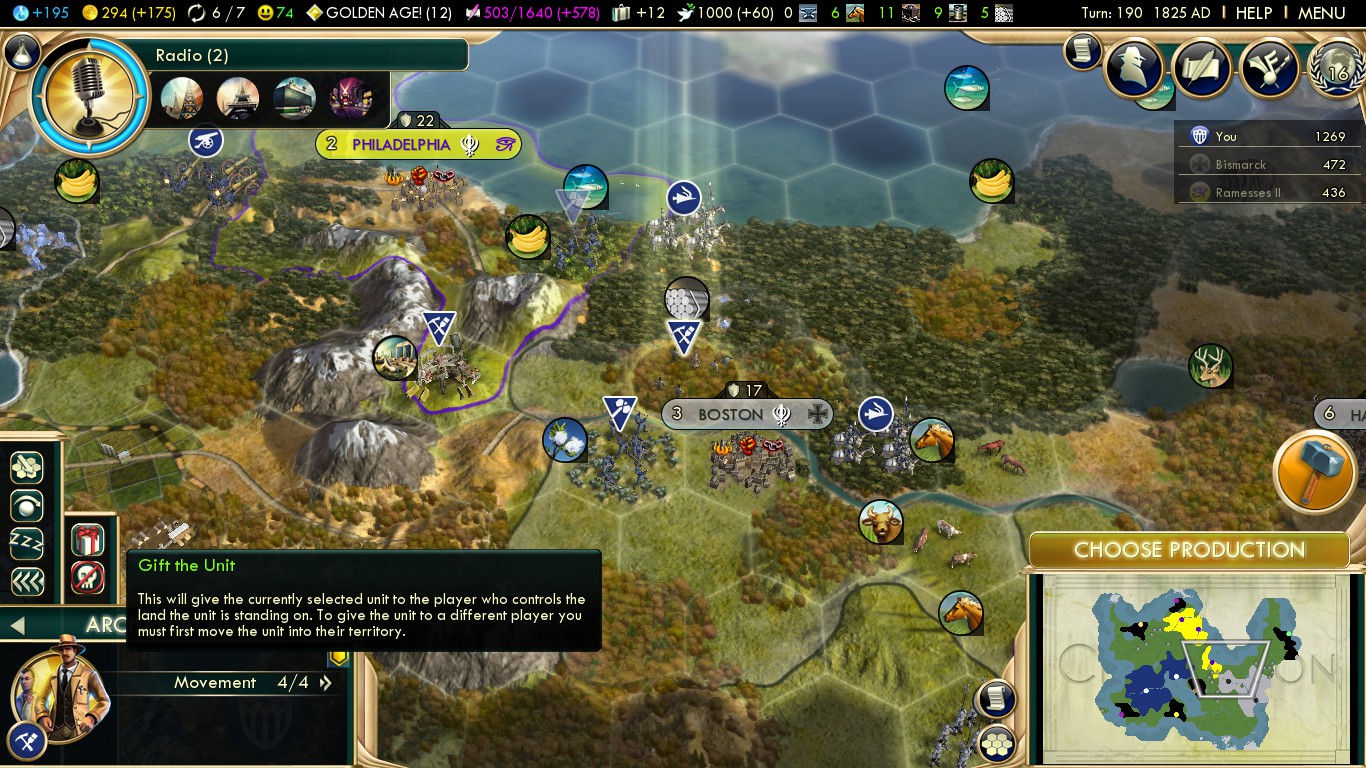Select the previous unit with left arrow
The height and width of the screenshot is (768, 1366).
17,626
